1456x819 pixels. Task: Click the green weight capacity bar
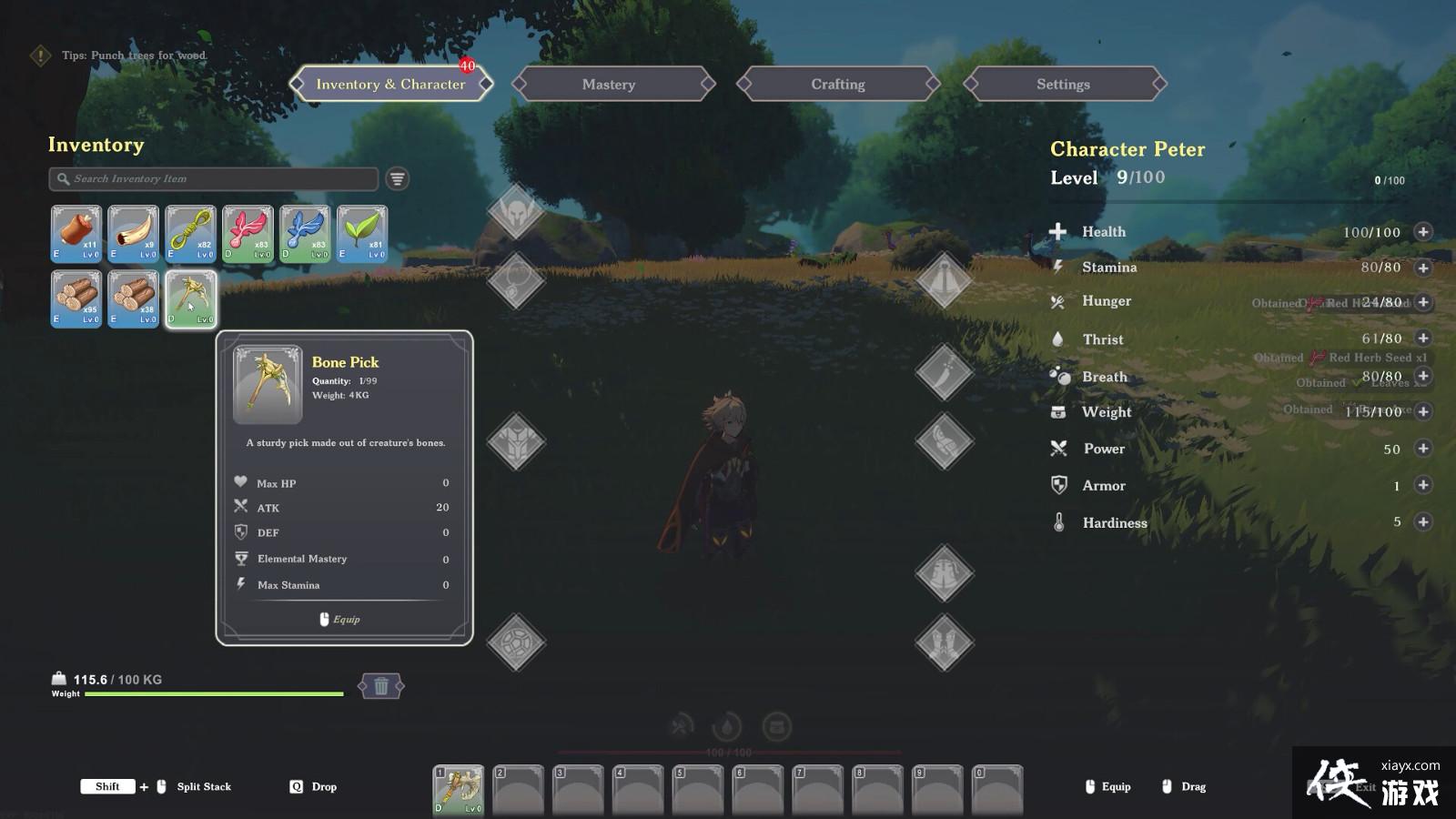click(214, 693)
